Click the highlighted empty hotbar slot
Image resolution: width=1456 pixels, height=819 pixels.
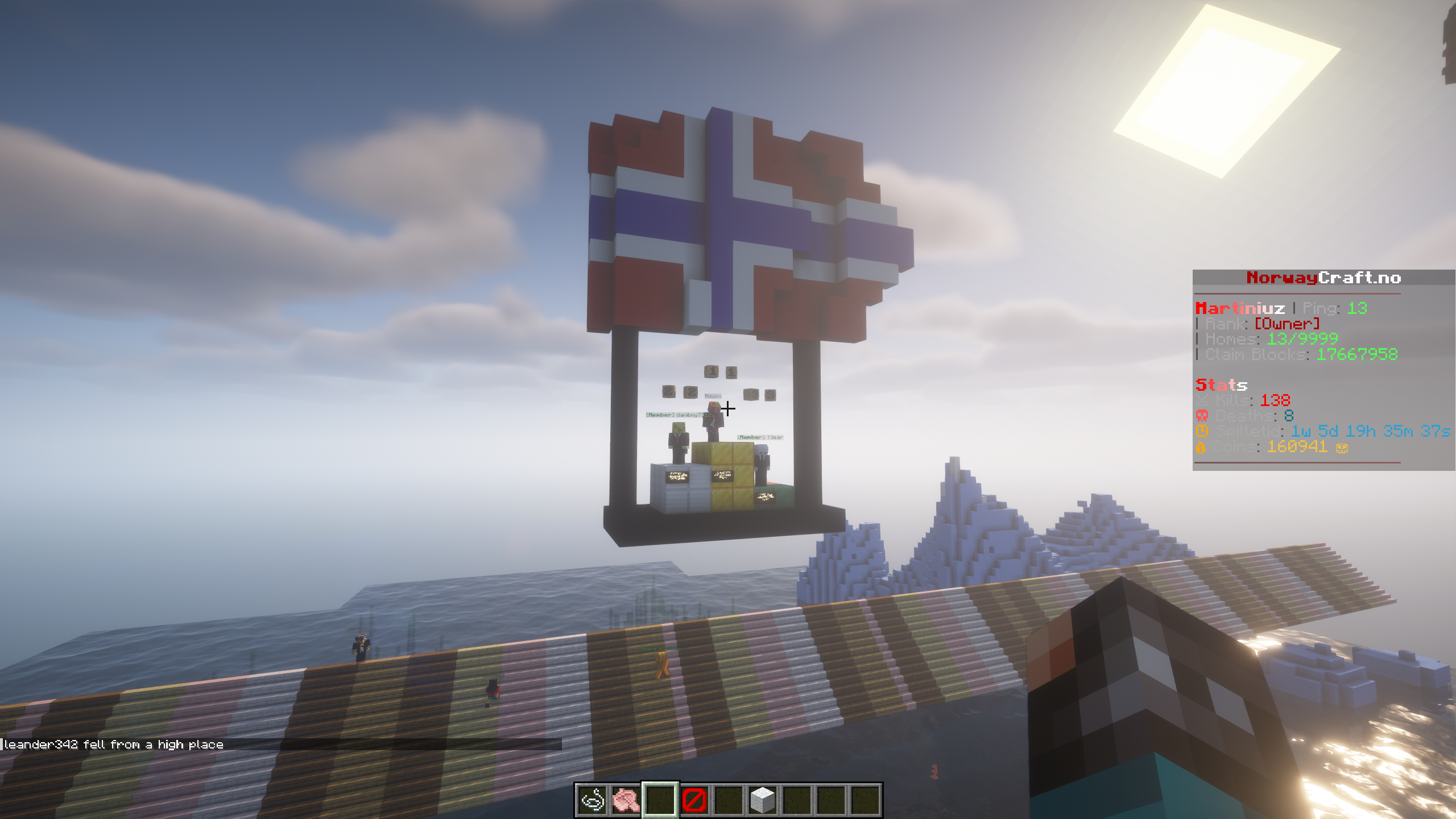(660, 800)
